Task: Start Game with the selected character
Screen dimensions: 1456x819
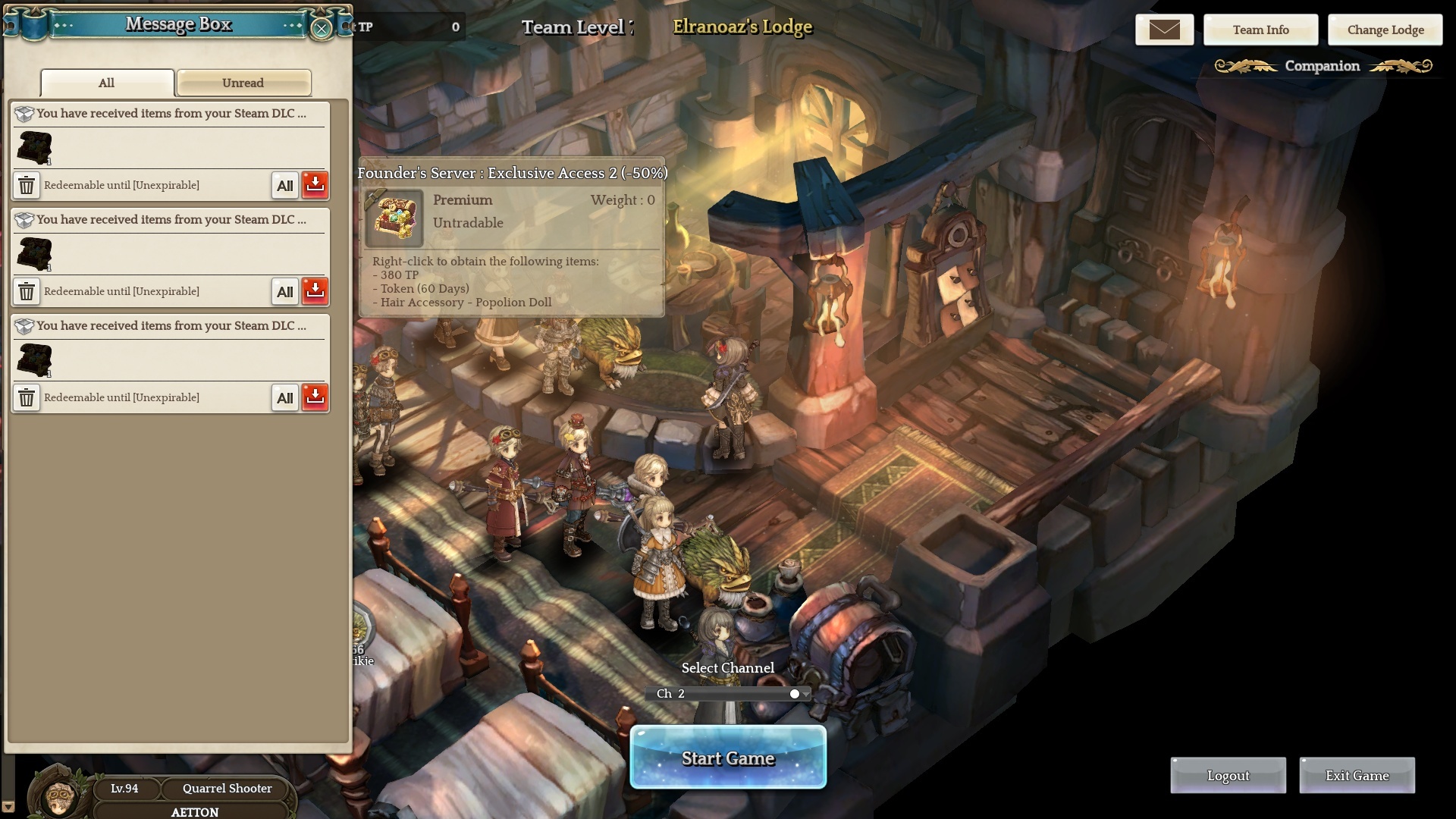Action: pyautogui.click(x=728, y=758)
